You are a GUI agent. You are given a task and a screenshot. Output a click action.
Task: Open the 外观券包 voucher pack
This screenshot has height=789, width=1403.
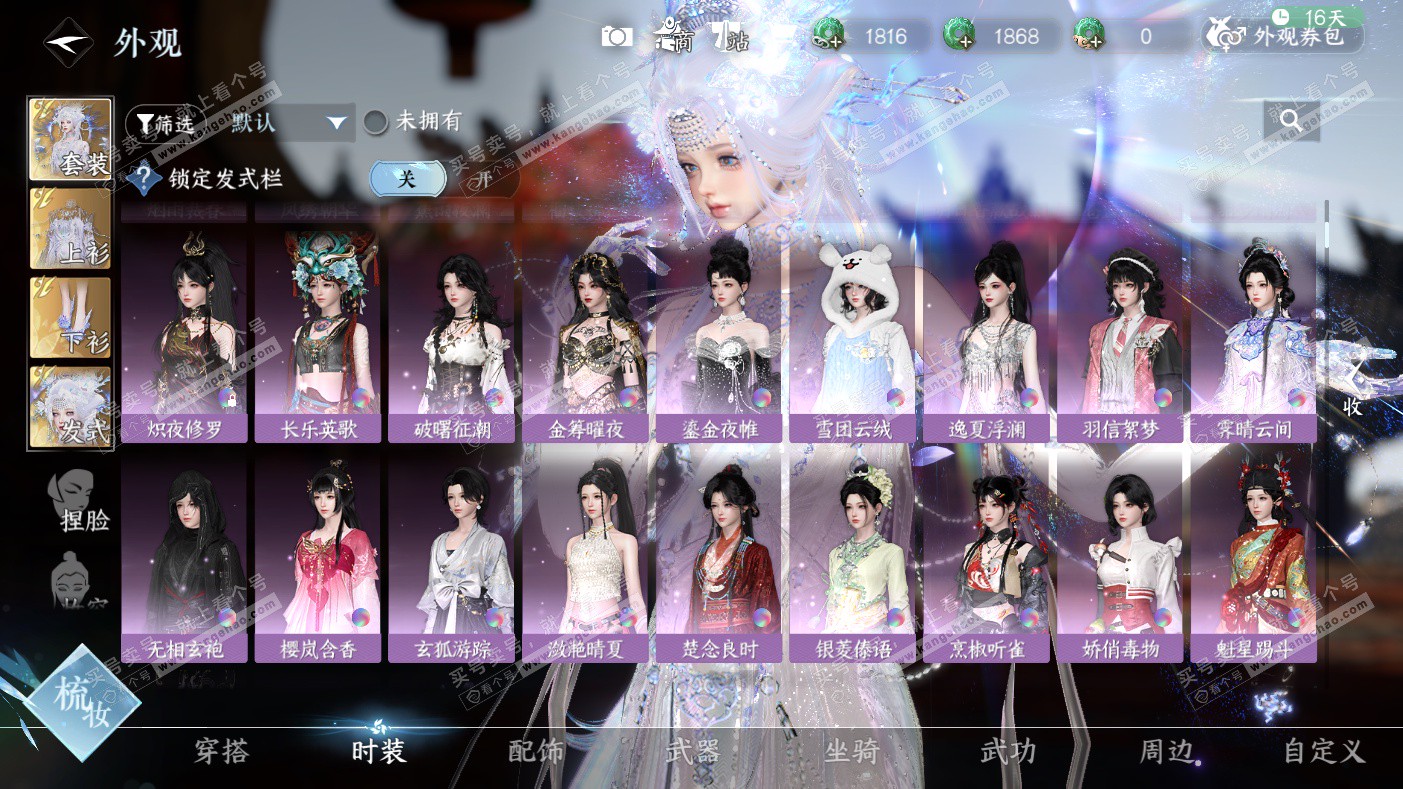point(1284,37)
